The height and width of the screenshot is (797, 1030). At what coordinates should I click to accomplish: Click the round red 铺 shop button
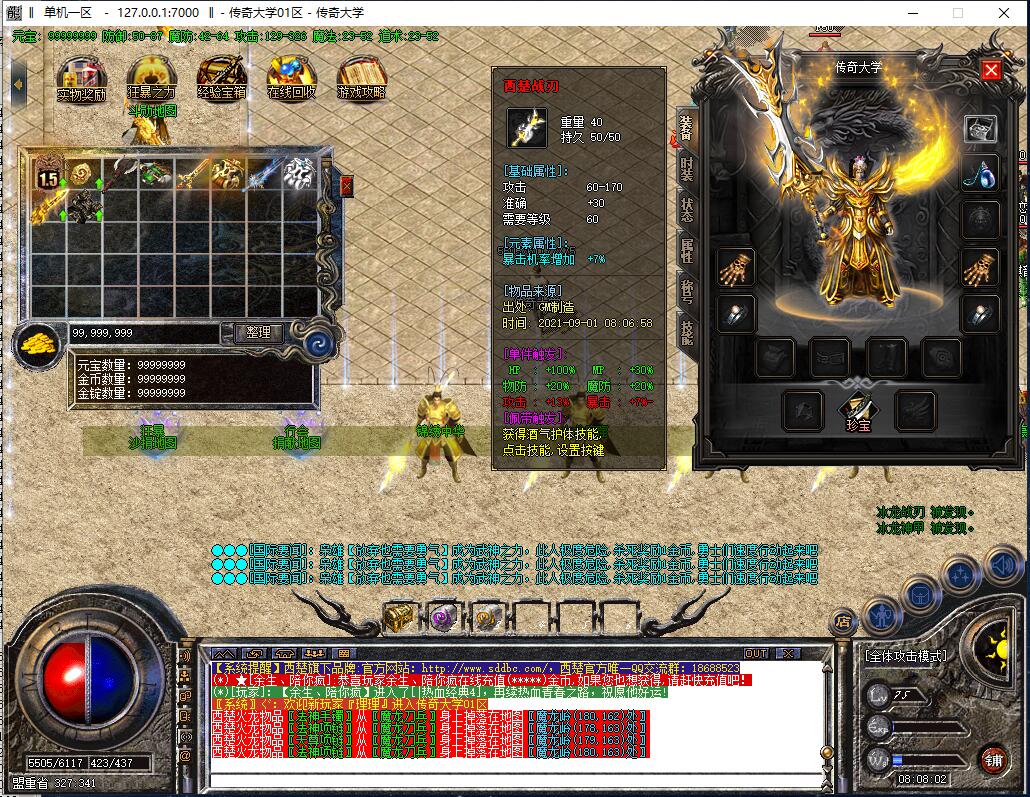click(x=992, y=759)
